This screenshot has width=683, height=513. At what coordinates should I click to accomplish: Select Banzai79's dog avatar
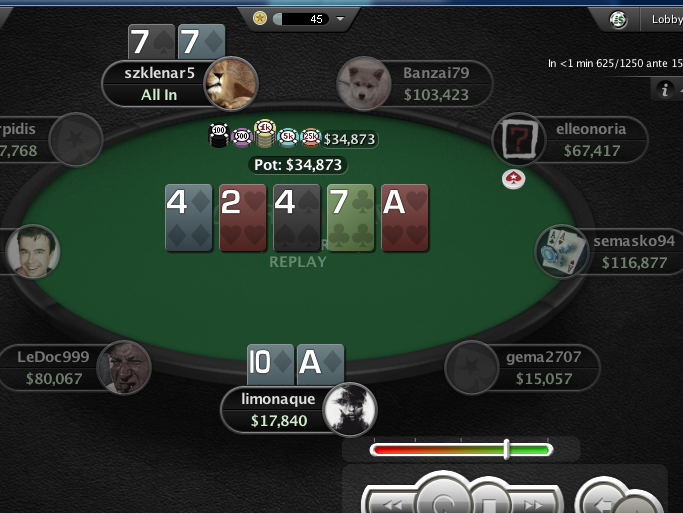pos(363,83)
